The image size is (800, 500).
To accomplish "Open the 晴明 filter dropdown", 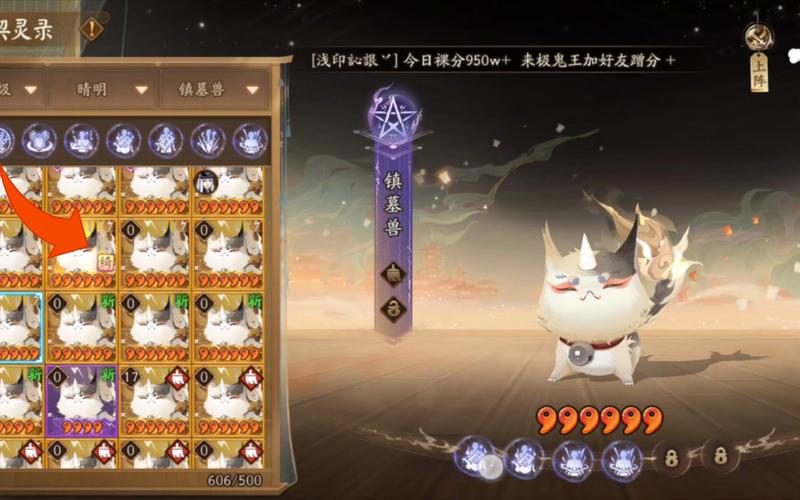I will (103, 89).
